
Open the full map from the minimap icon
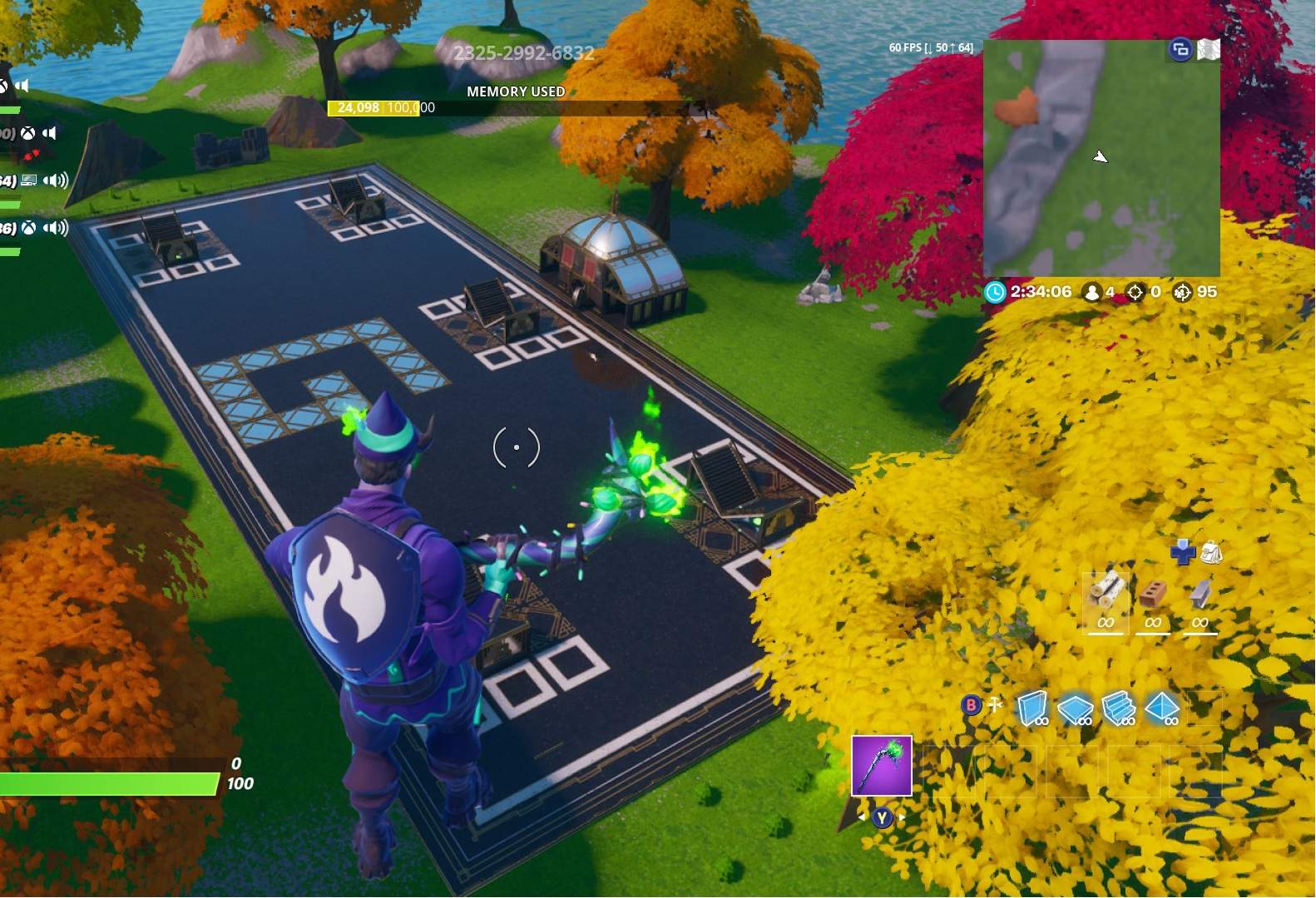click(x=1208, y=49)
